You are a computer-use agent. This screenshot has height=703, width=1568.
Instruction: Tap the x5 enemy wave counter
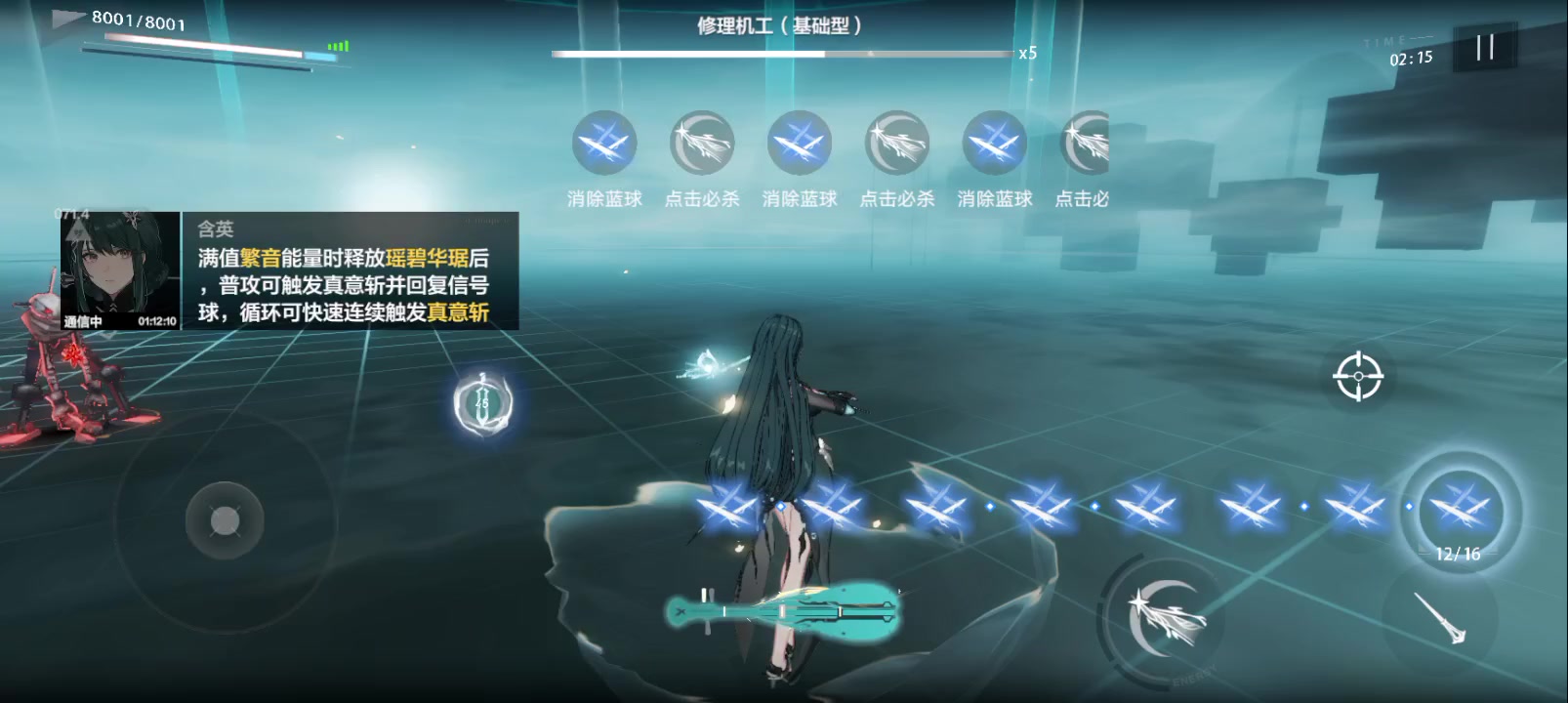tap(1028, 55)
